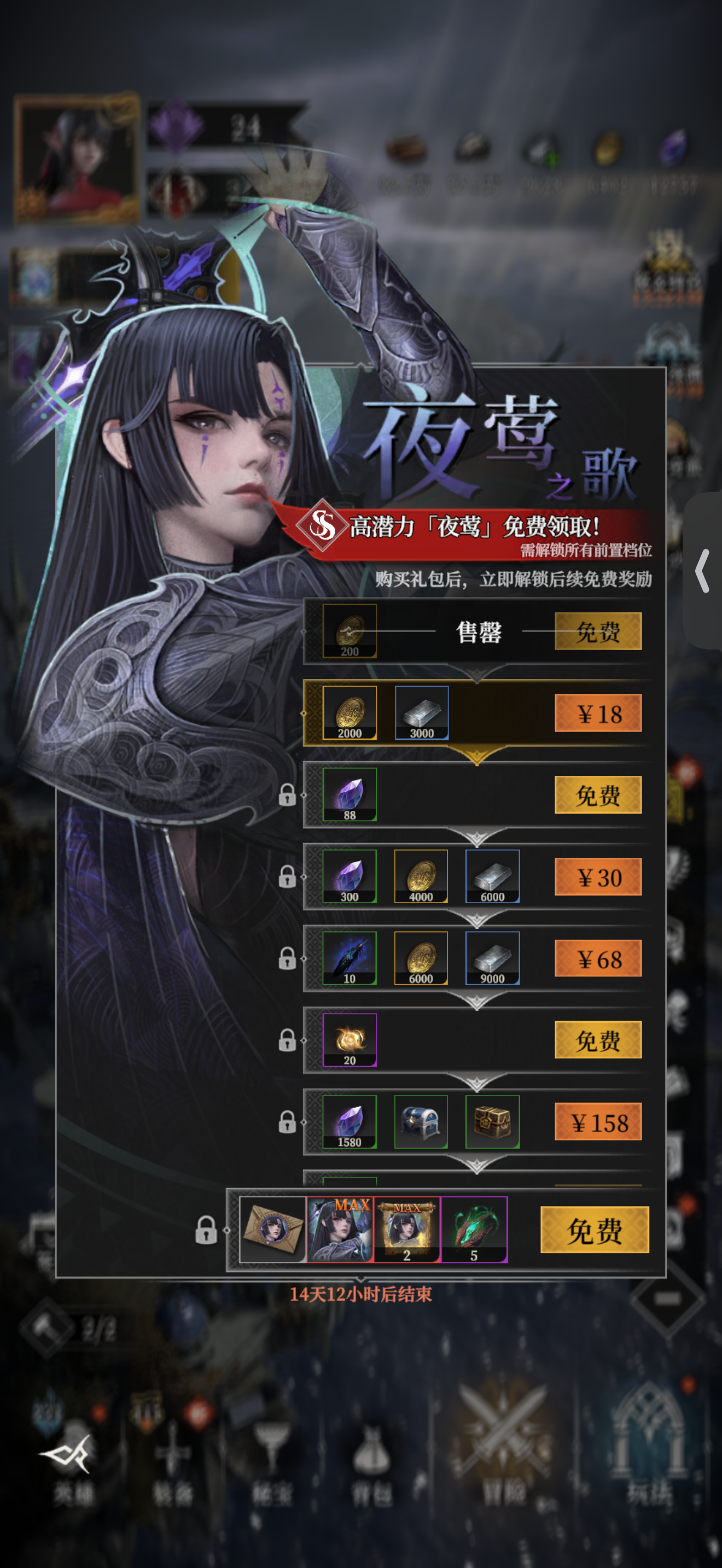Viewport: 722px width, 1568px height.
Task: Collapse the panel with the right-edge chevron
Action: point(703,569)
